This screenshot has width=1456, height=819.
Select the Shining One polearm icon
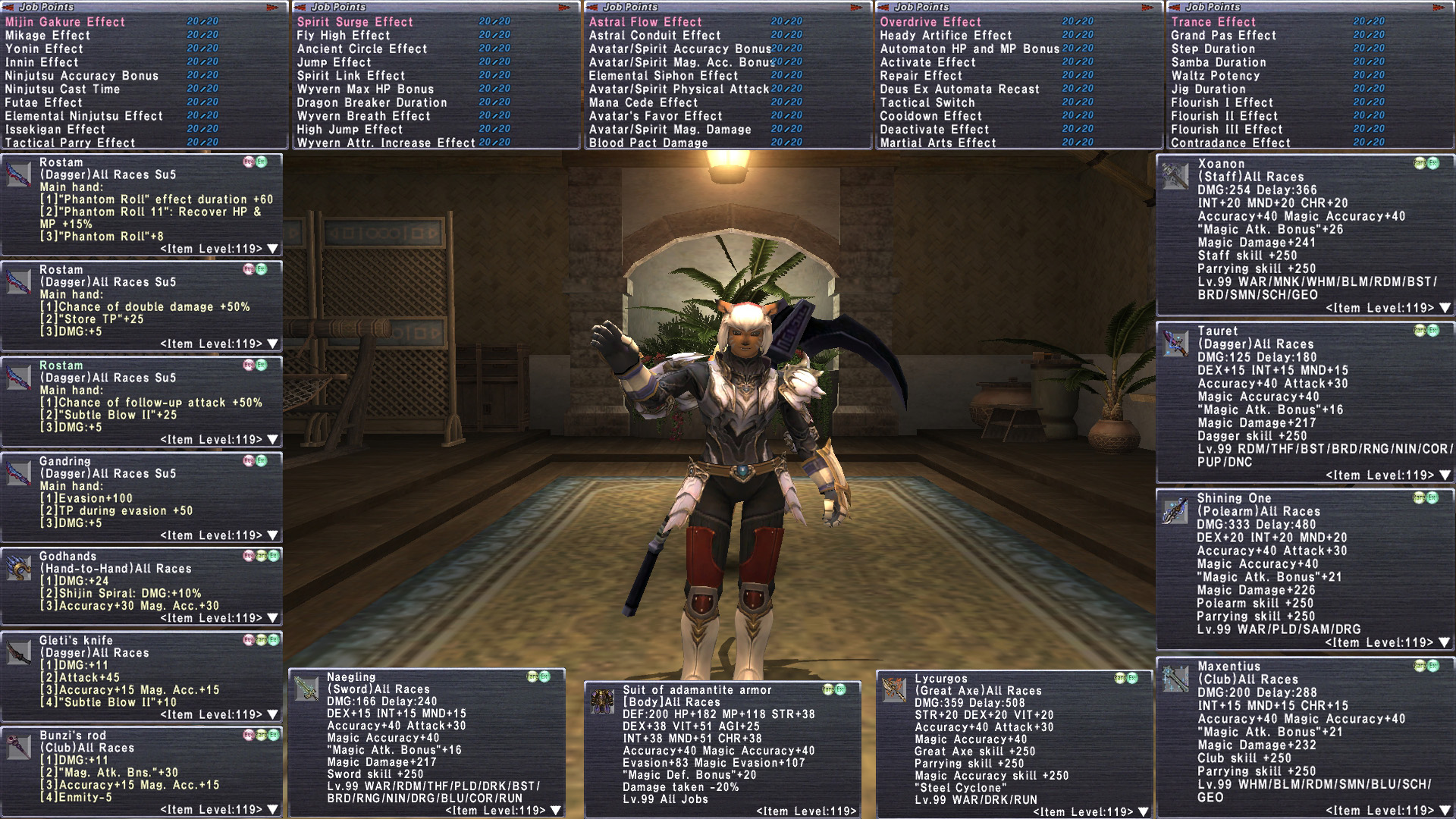[1175, 511]
